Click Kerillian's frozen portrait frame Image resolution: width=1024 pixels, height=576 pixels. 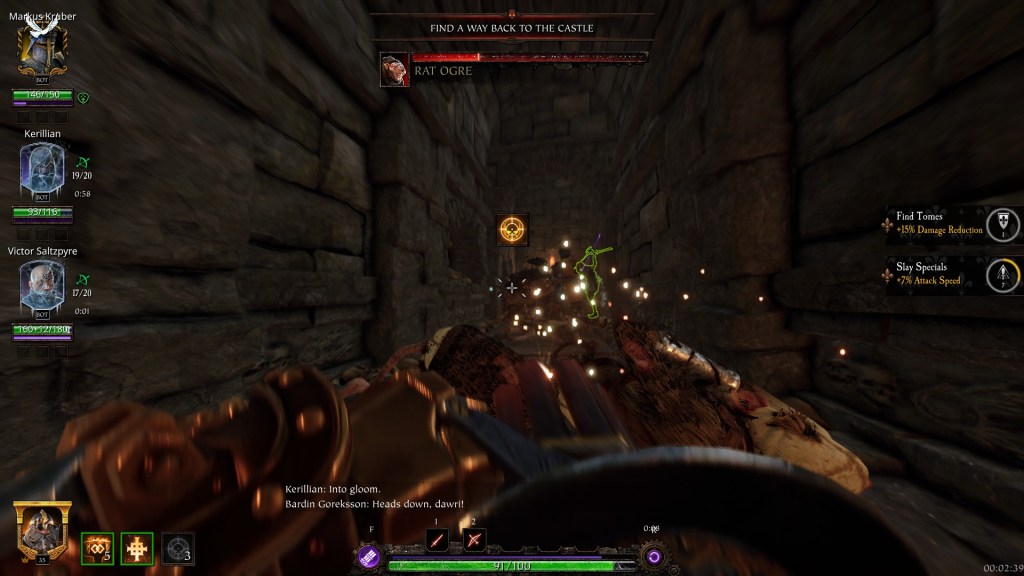coord(42,168)
